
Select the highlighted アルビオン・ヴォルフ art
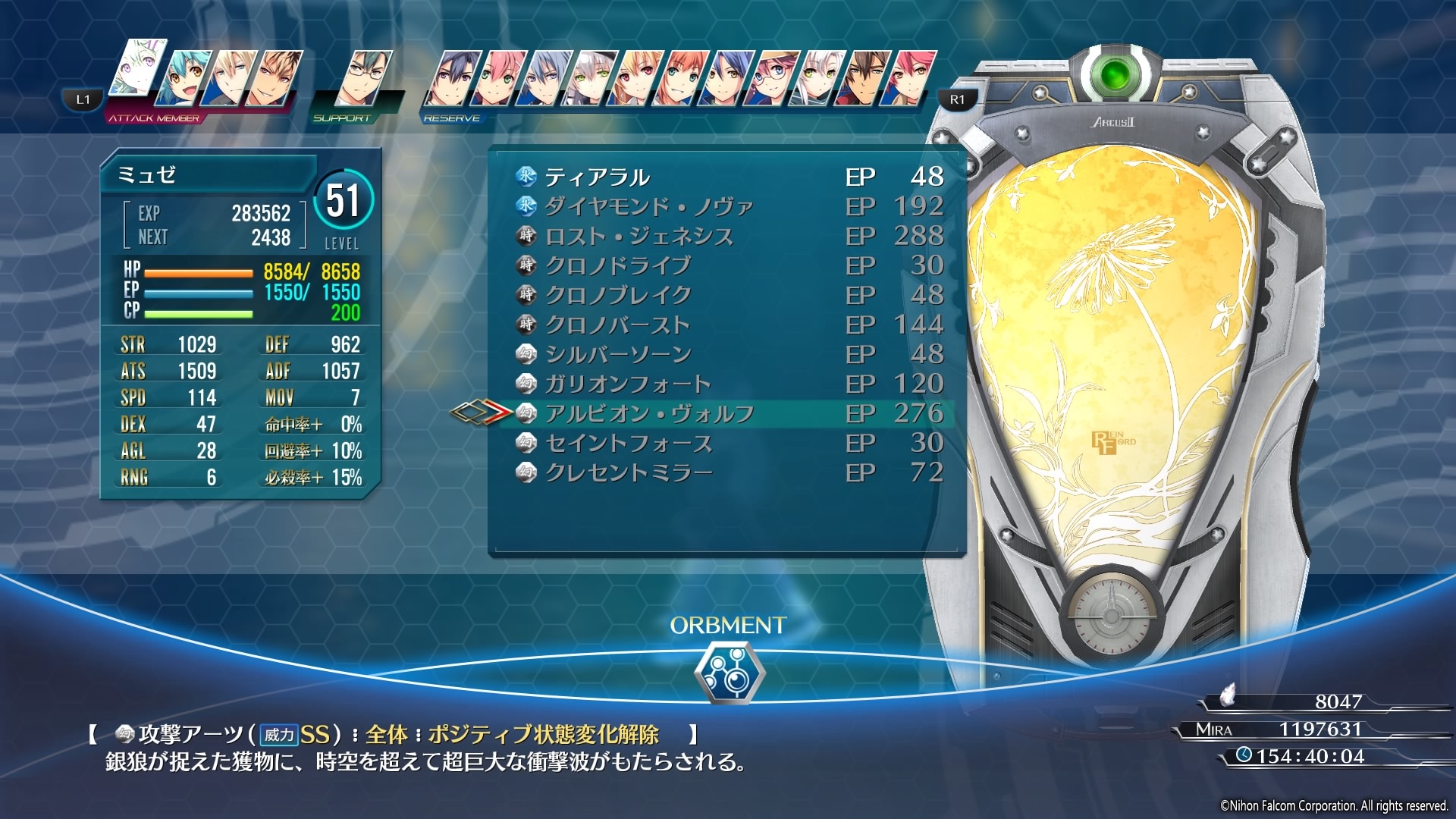648,414
